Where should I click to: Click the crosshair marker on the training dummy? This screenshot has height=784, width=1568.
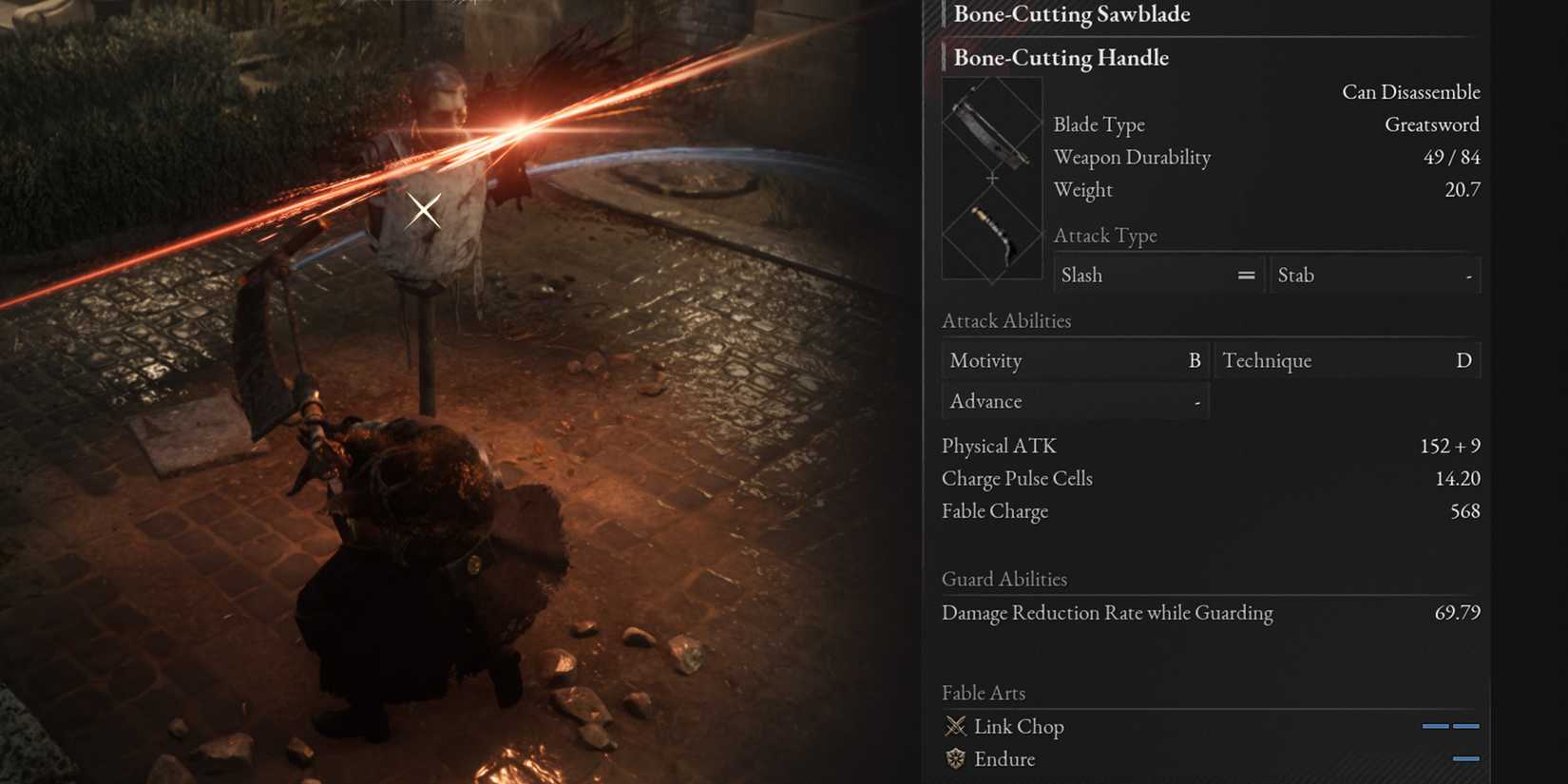coord(424,210)
